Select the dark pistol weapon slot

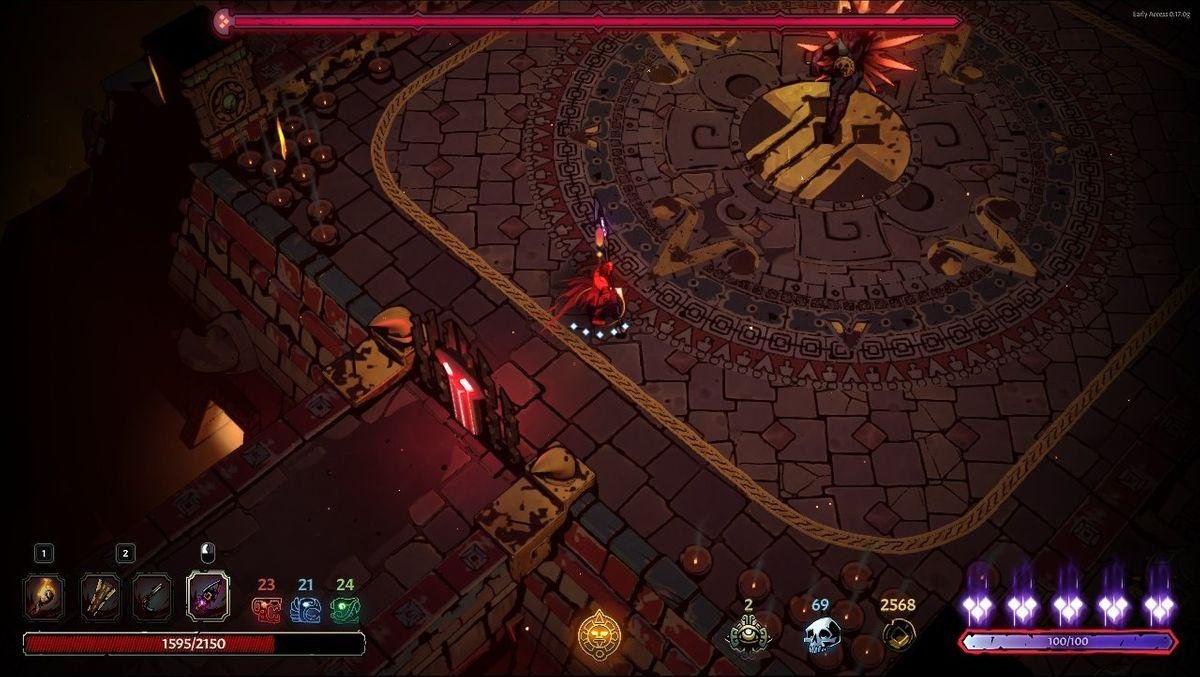tap(152, 597)
